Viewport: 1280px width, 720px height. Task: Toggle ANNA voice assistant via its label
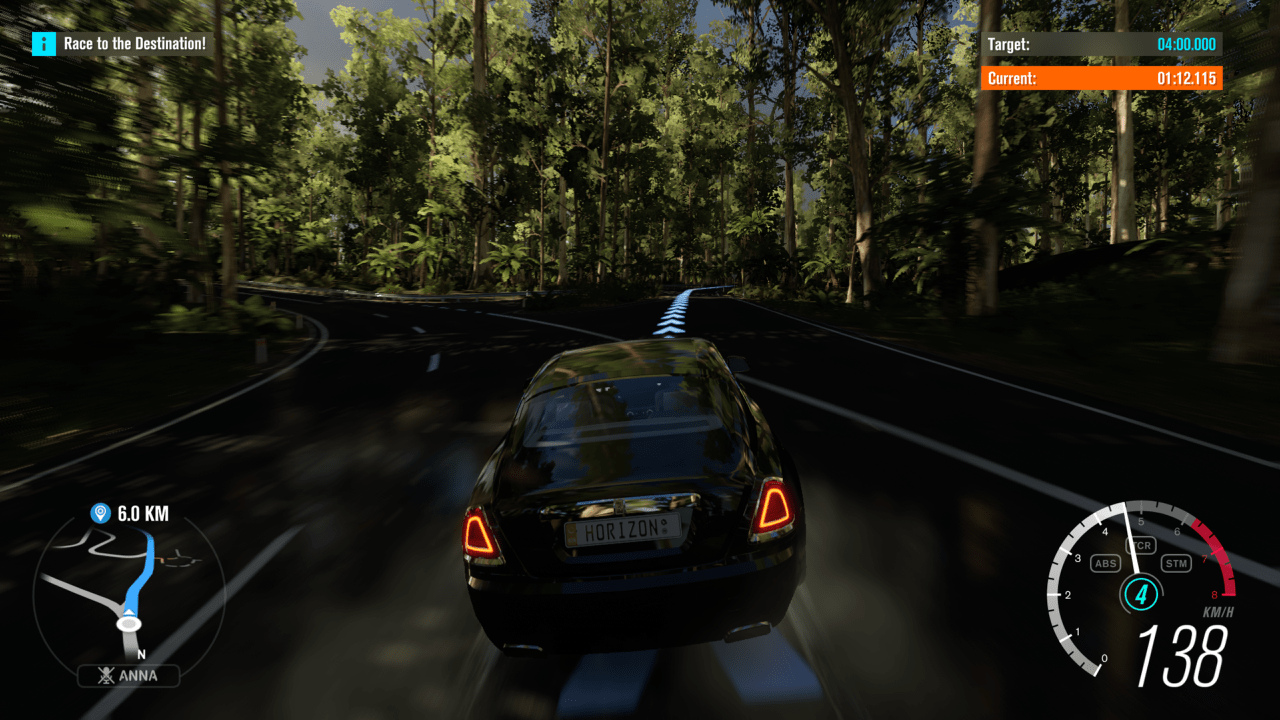(x=139, y=676)
